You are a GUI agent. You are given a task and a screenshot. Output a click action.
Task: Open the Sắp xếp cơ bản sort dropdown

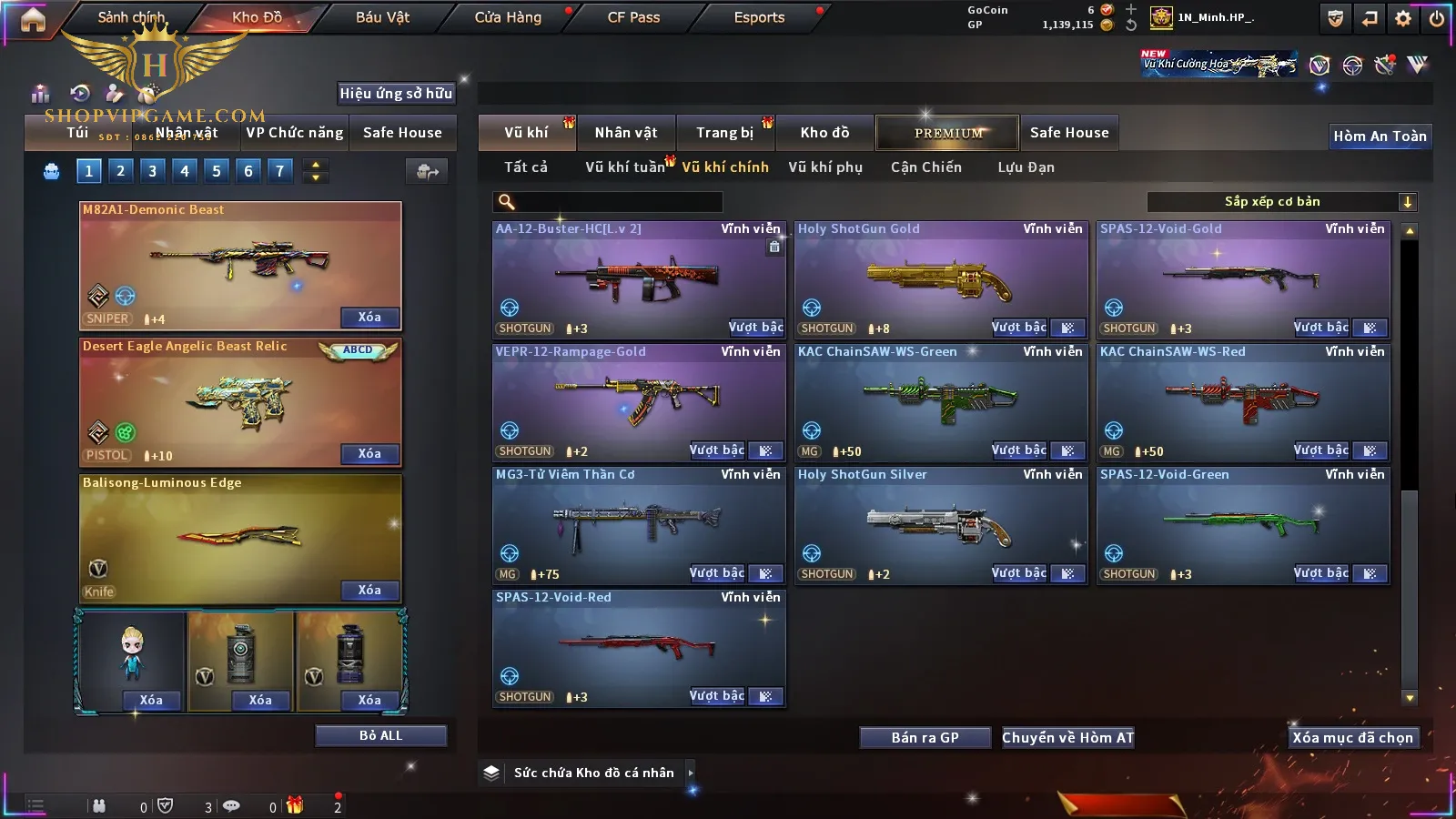click(1281, 202)
